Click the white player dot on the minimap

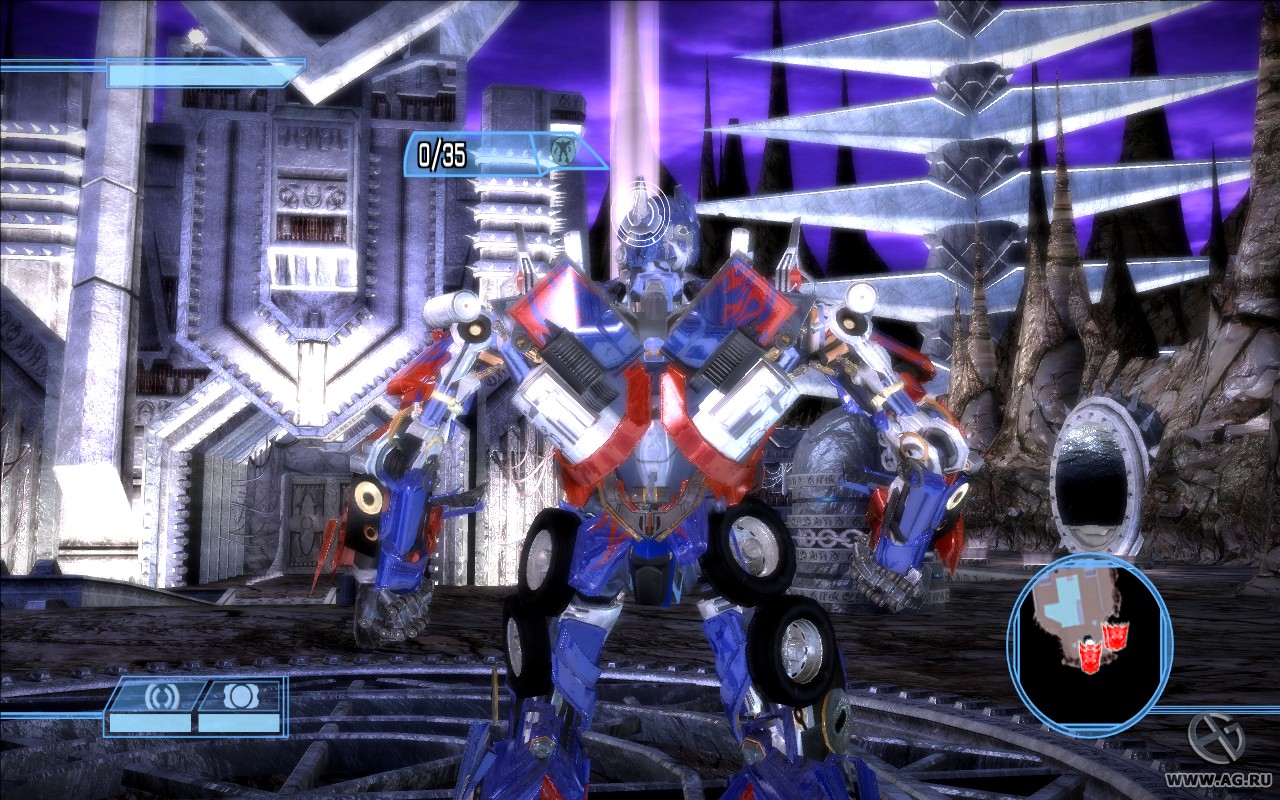[1089, 642]
